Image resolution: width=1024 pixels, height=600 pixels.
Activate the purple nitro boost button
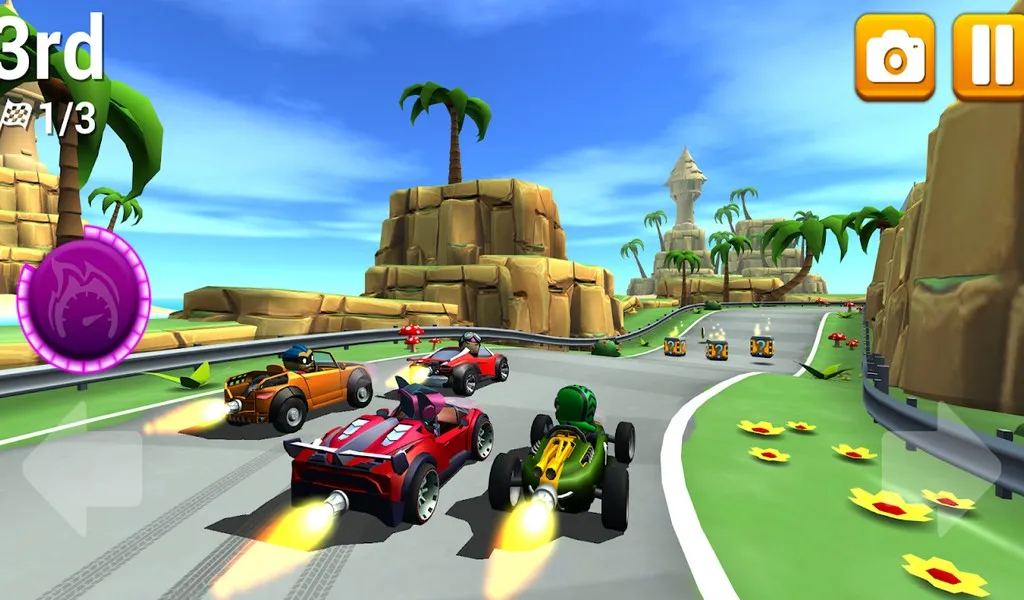84,299
